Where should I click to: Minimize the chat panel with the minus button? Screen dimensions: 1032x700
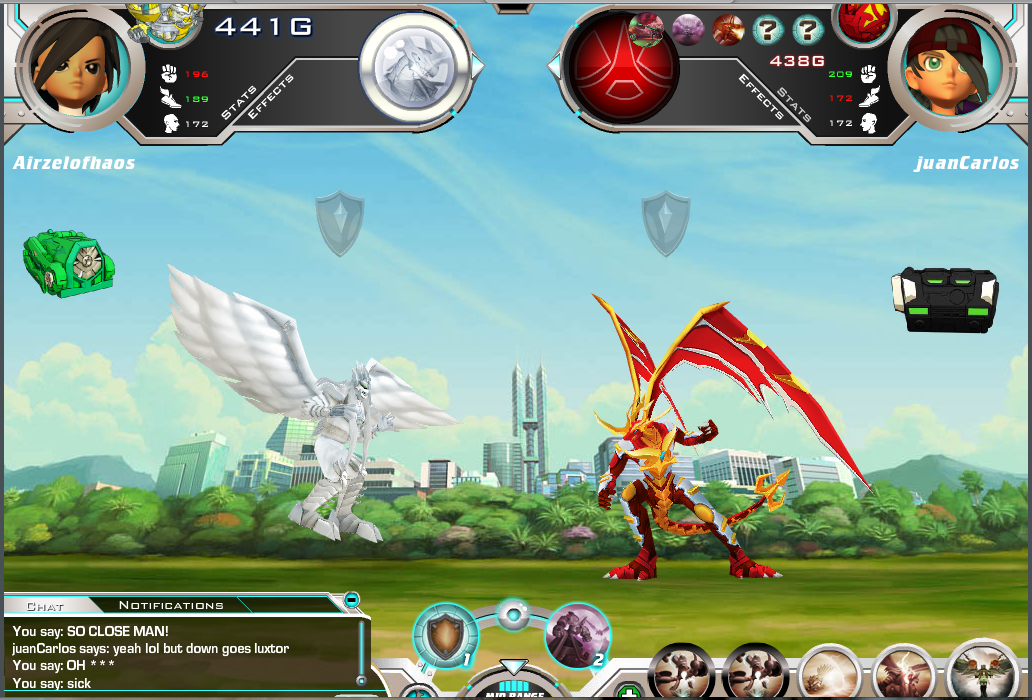coord(352,600)
